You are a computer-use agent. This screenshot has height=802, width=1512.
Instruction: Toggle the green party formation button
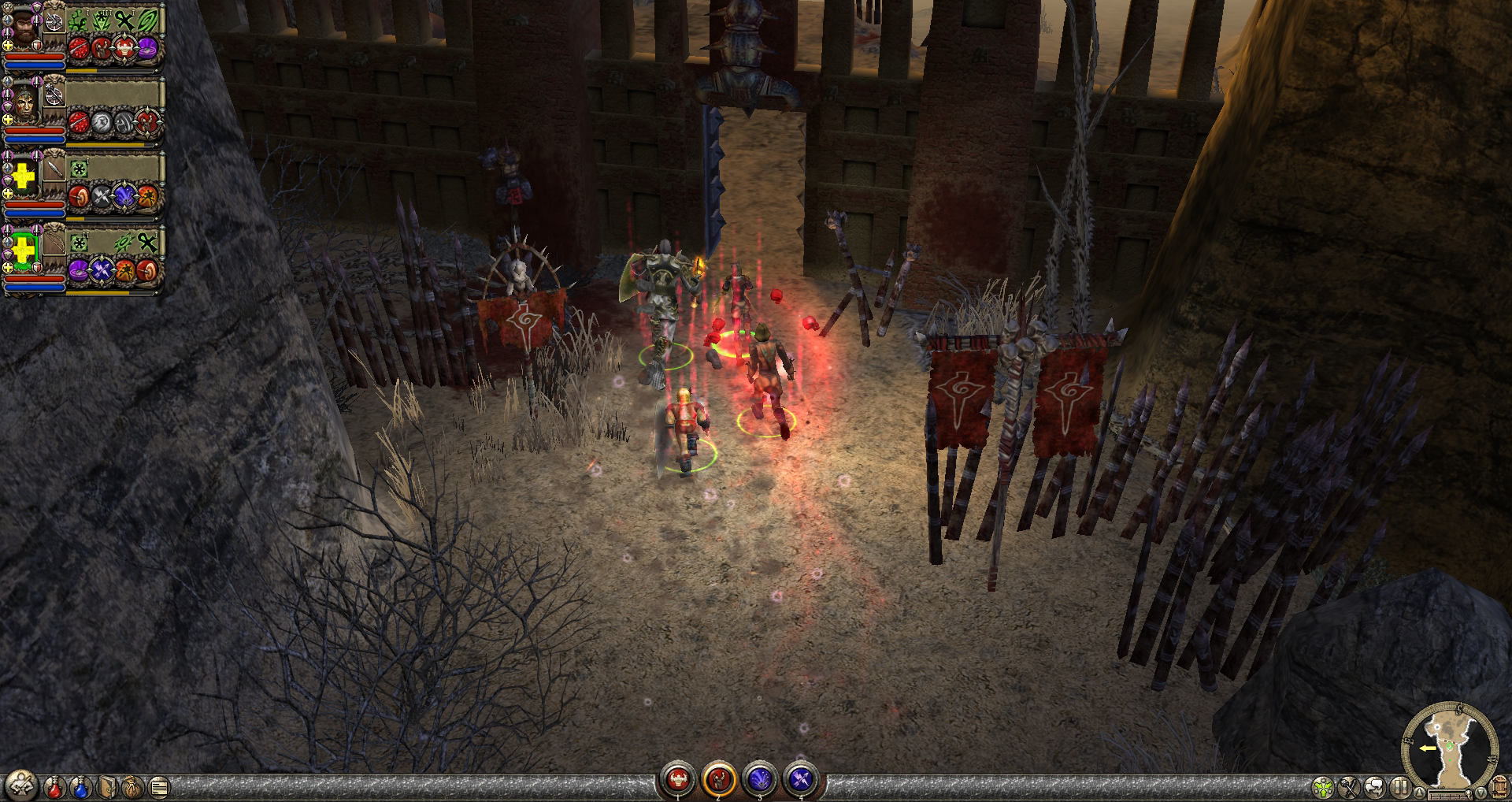[1324, 787]
